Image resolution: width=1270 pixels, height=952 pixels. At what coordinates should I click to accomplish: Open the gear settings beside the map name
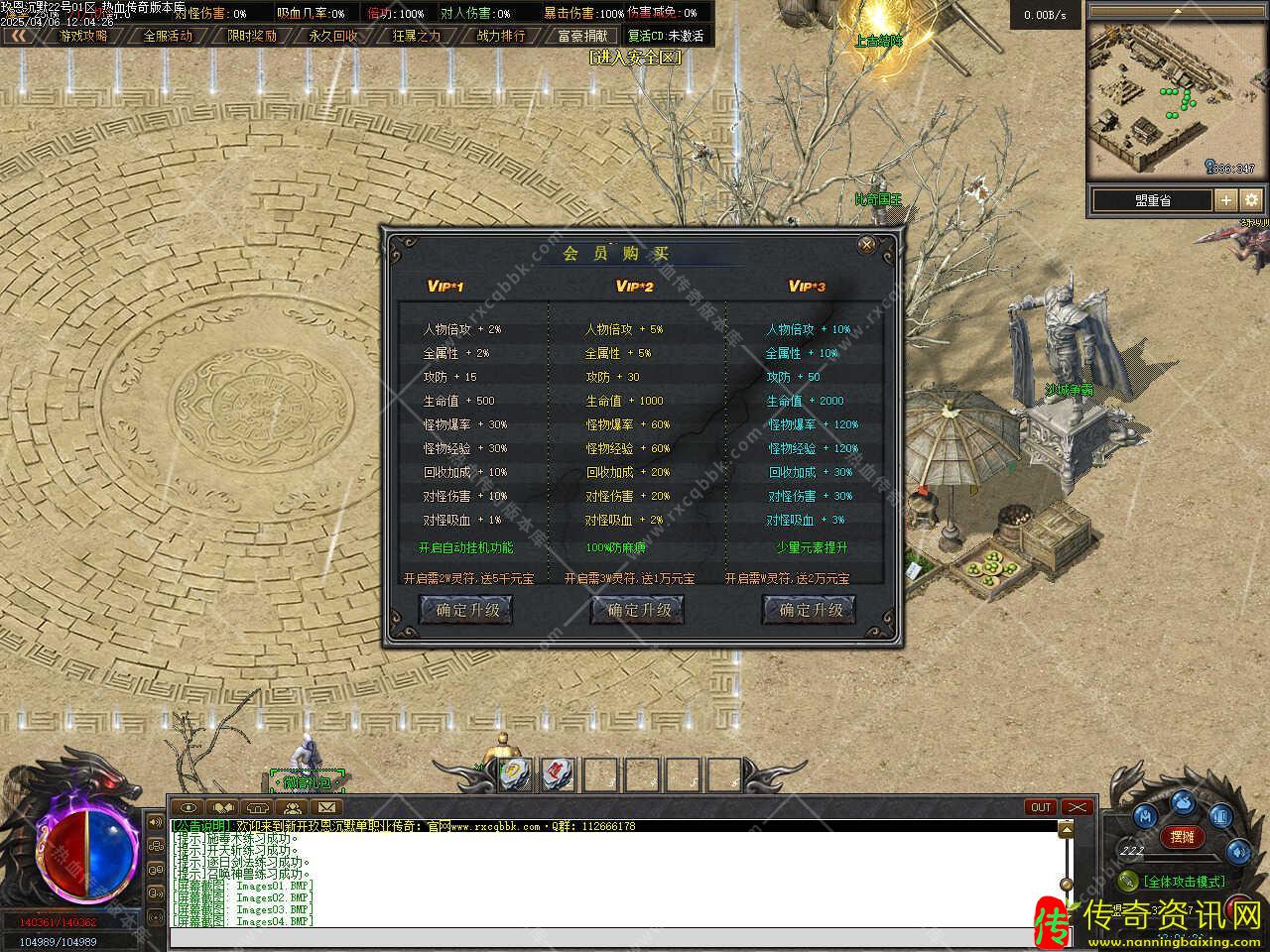[x=1252, y=199]
